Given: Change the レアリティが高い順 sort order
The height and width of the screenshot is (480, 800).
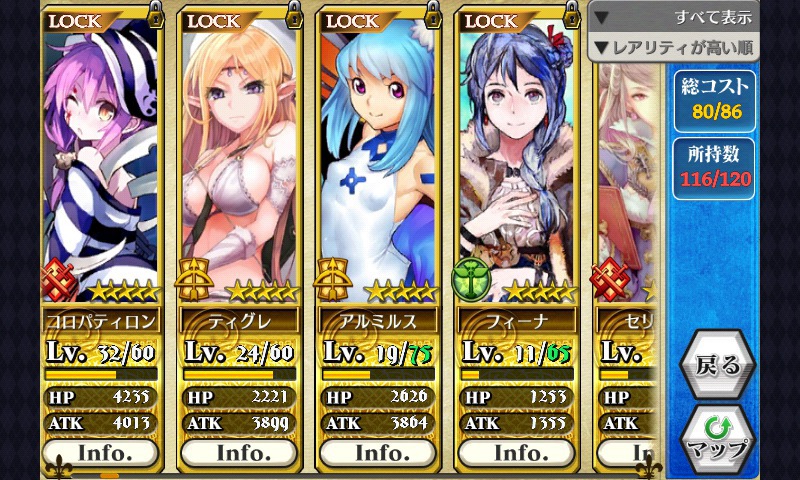Looking at the screenshot, I should click(674, 47).
